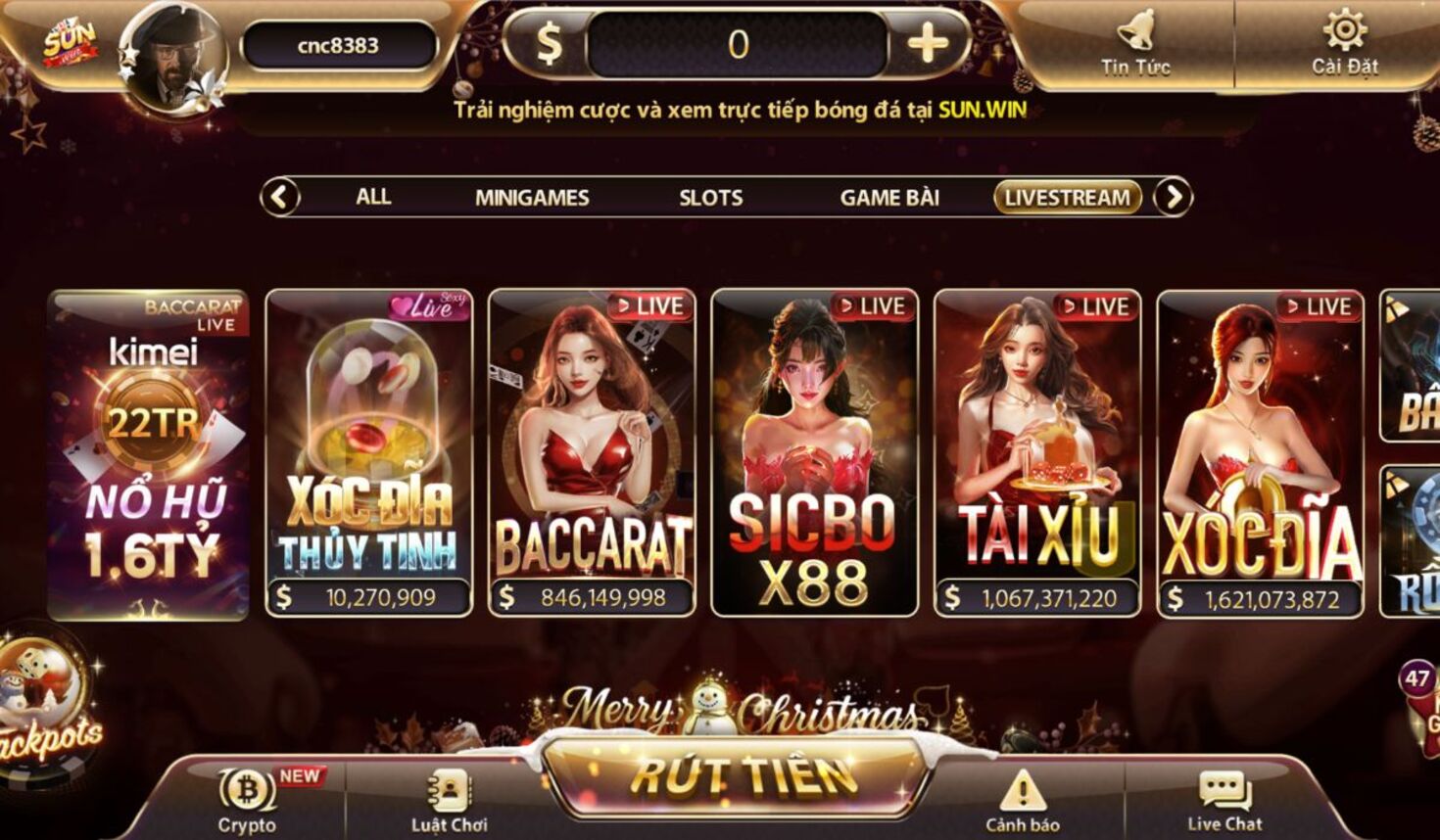Viewport: 1440px width, 840px height.
Task: Launch Xóc Đĩa Thủy Tinh game
Action: (369, 452)
